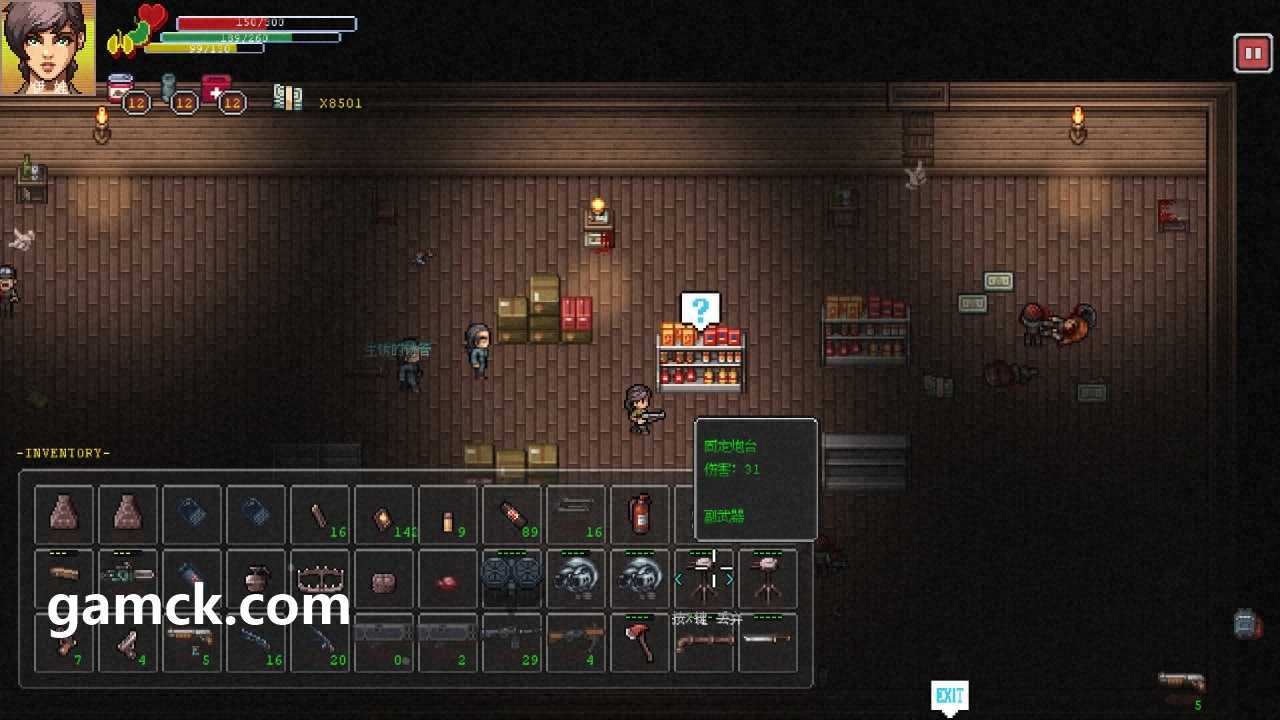Select the highlighted fixed turret slot
The height and width of the screenshot is (720, 1280).
(704, 578)
